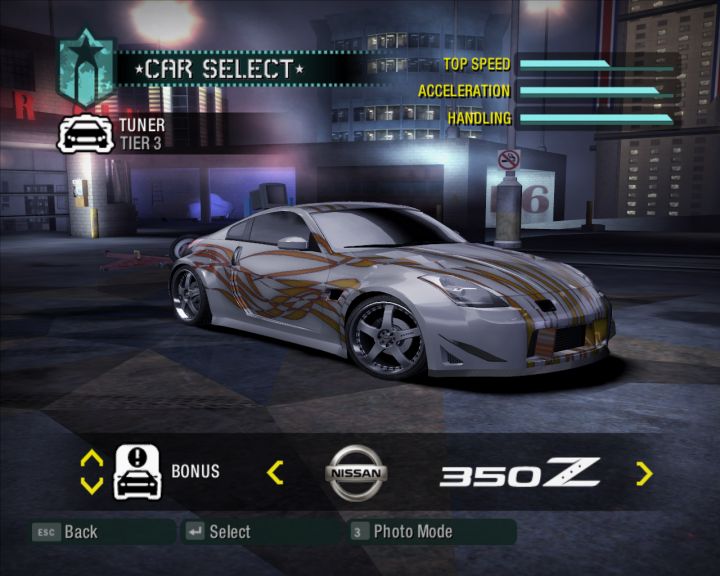Image resolution: width=720 pixels, height=576 pixels.
Task: Show the previous car with left arrow
Action: (275, 473)
